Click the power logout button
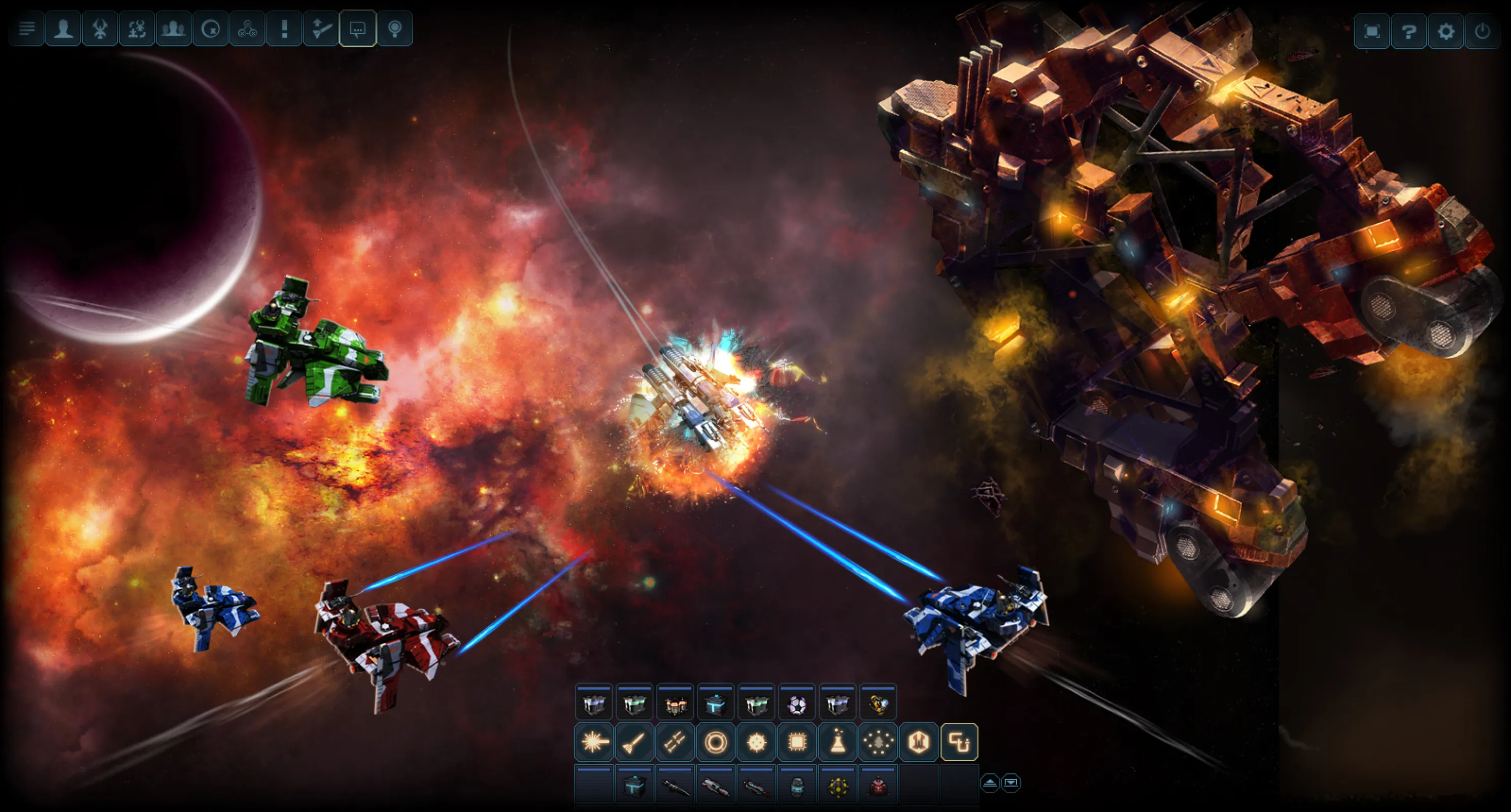Screen dimensions: 1511x812 1482,30
